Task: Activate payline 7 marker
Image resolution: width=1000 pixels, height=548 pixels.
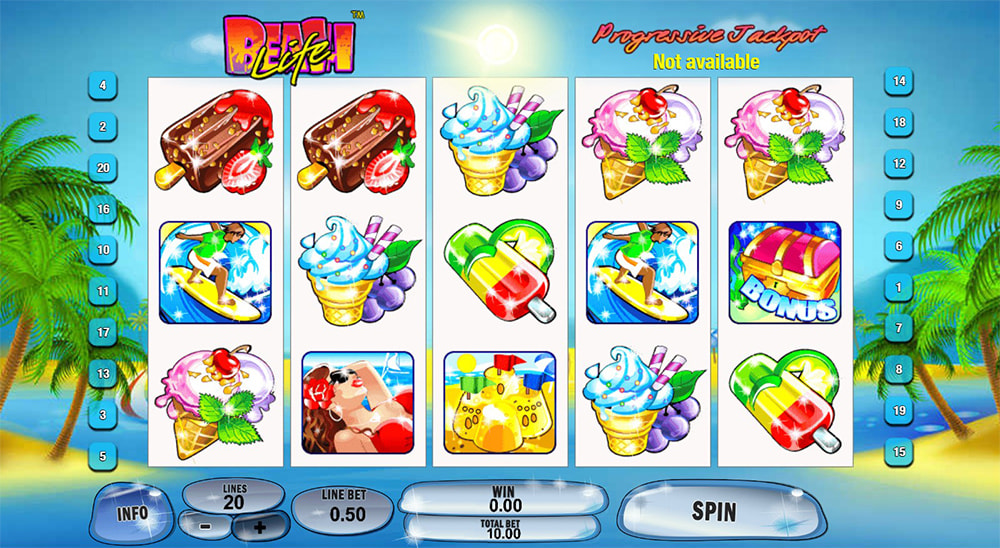Action: coord(899,327)
